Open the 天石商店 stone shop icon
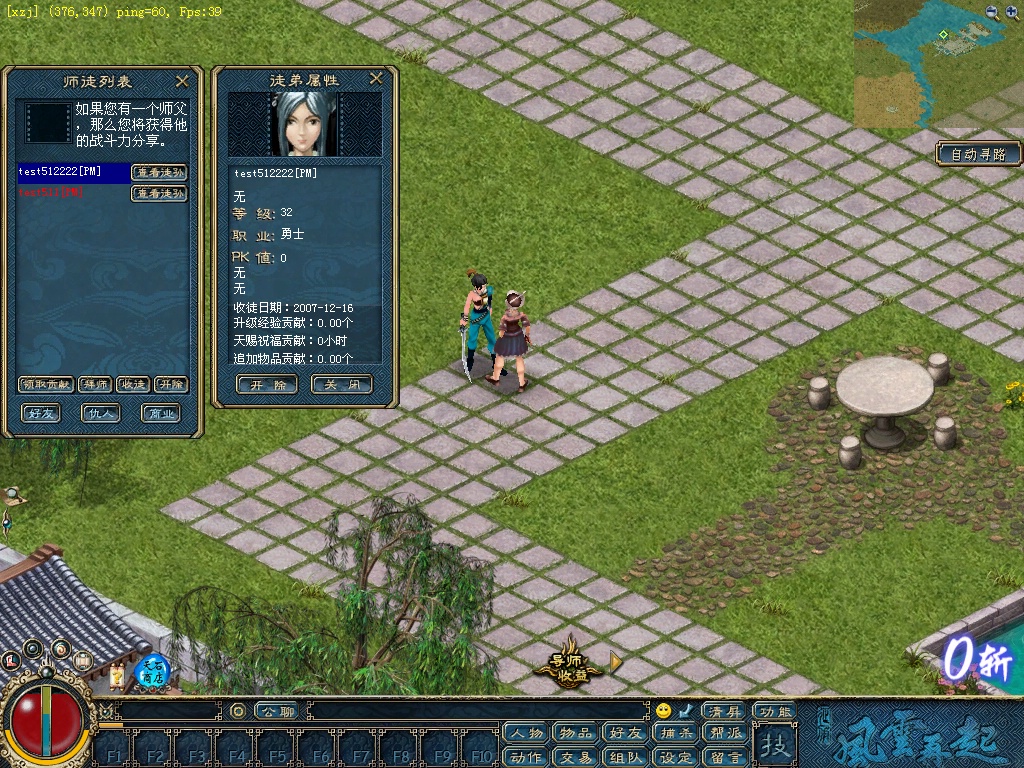 (152, 669)
